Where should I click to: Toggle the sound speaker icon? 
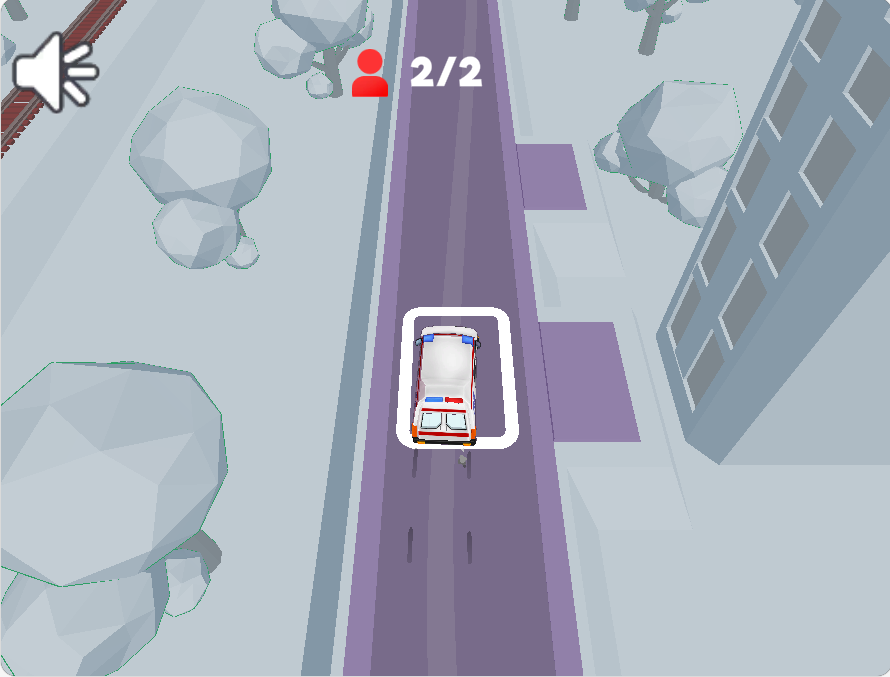[x=53, y=70]
